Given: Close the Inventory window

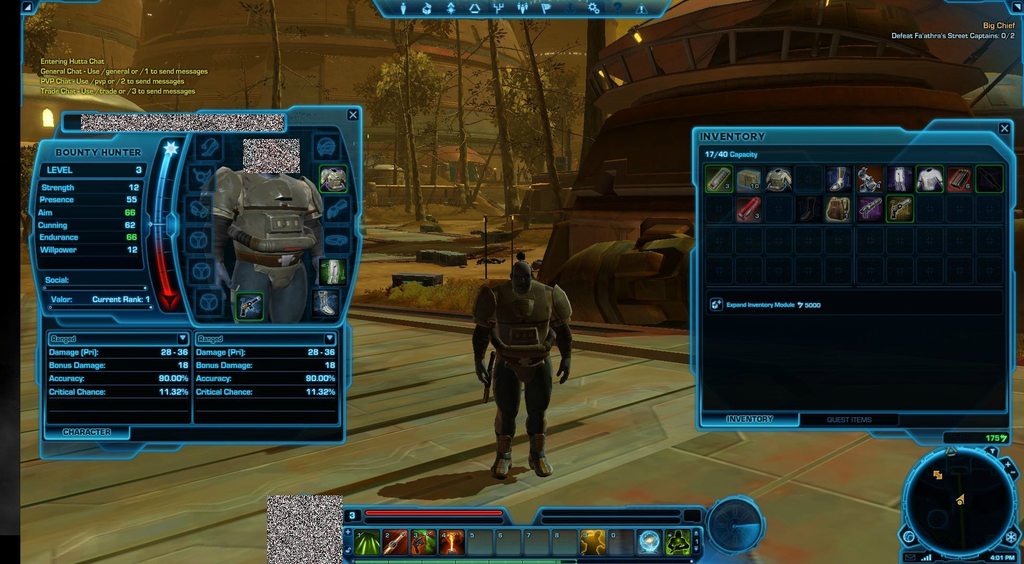Looking at the screenshot, I should pos(1004,129).
